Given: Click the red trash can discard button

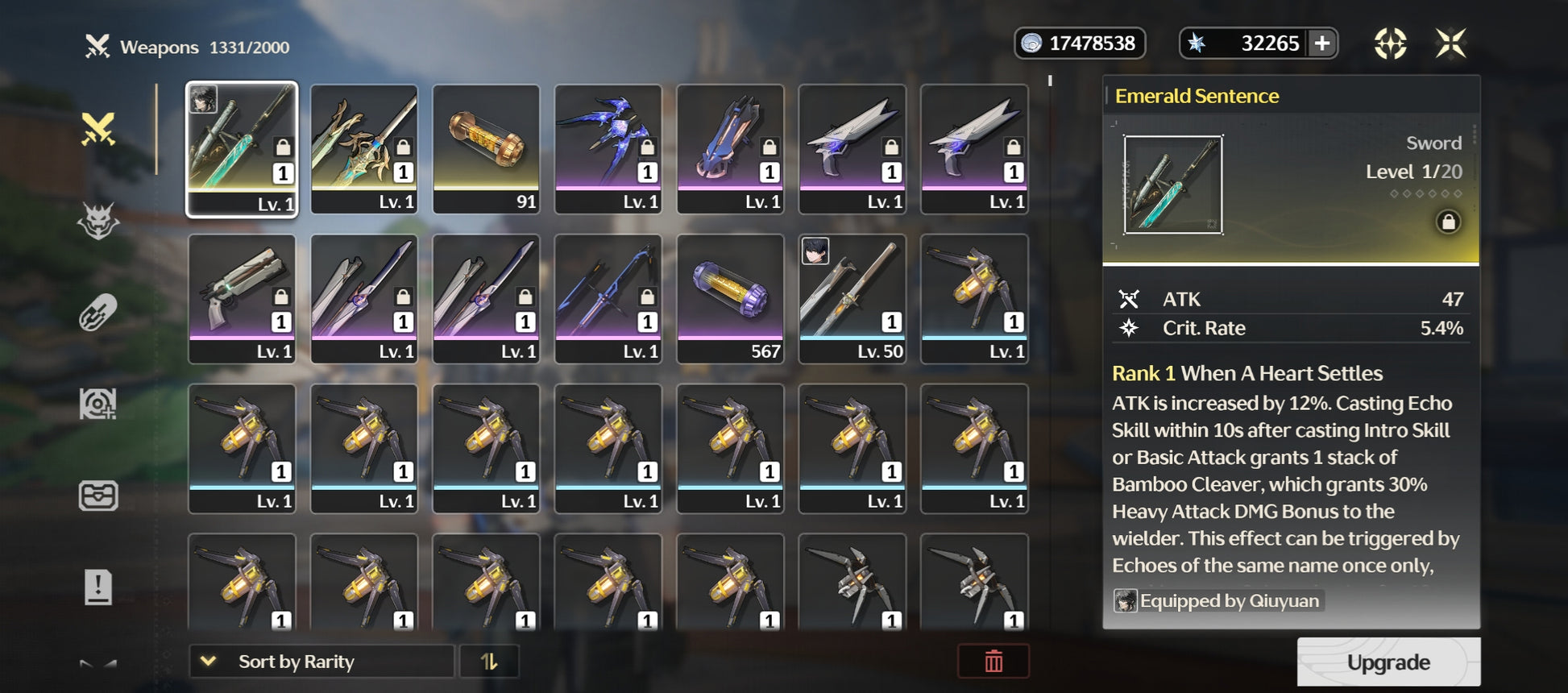Looking at the screenshot, I should point(993,662).
